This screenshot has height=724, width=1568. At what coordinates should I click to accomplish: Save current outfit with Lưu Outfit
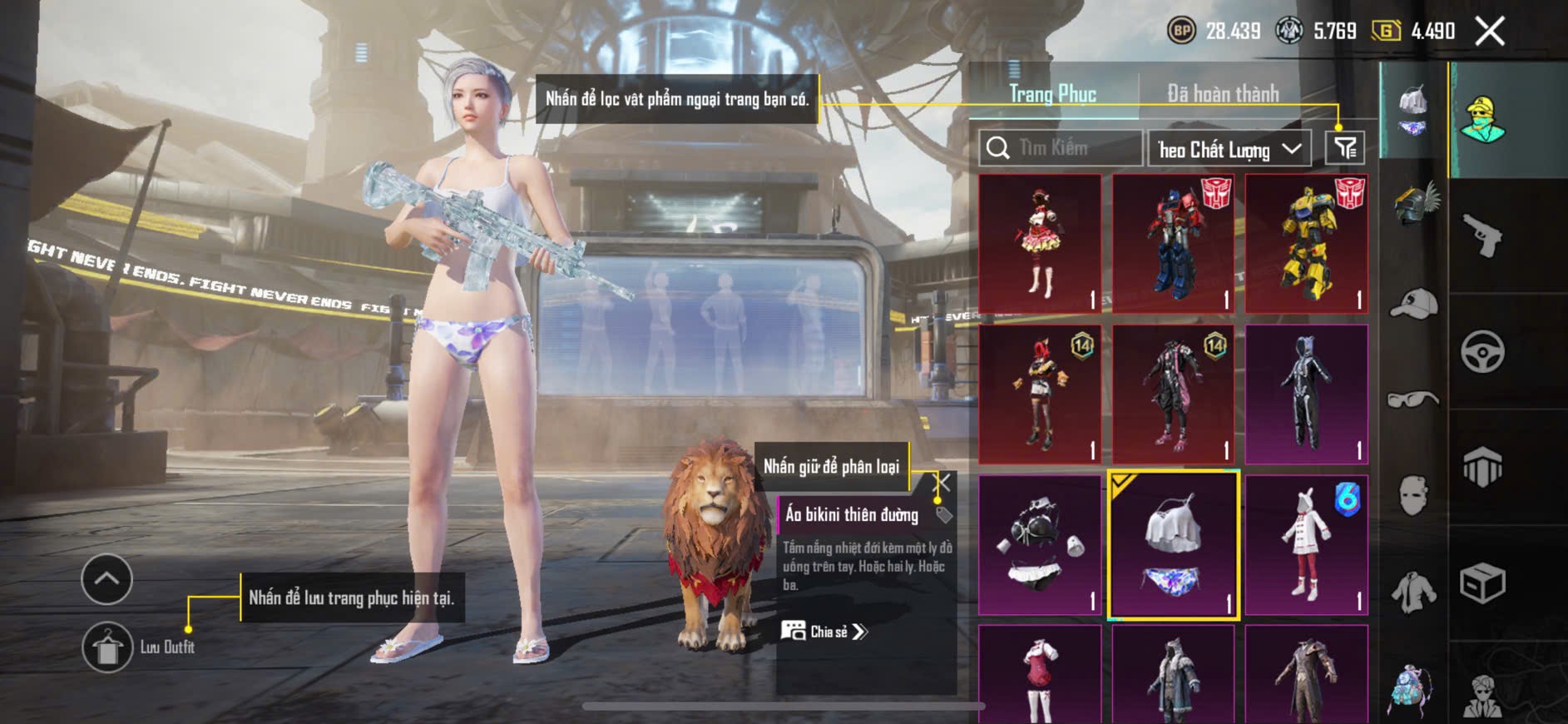click(x=107, y=647)
